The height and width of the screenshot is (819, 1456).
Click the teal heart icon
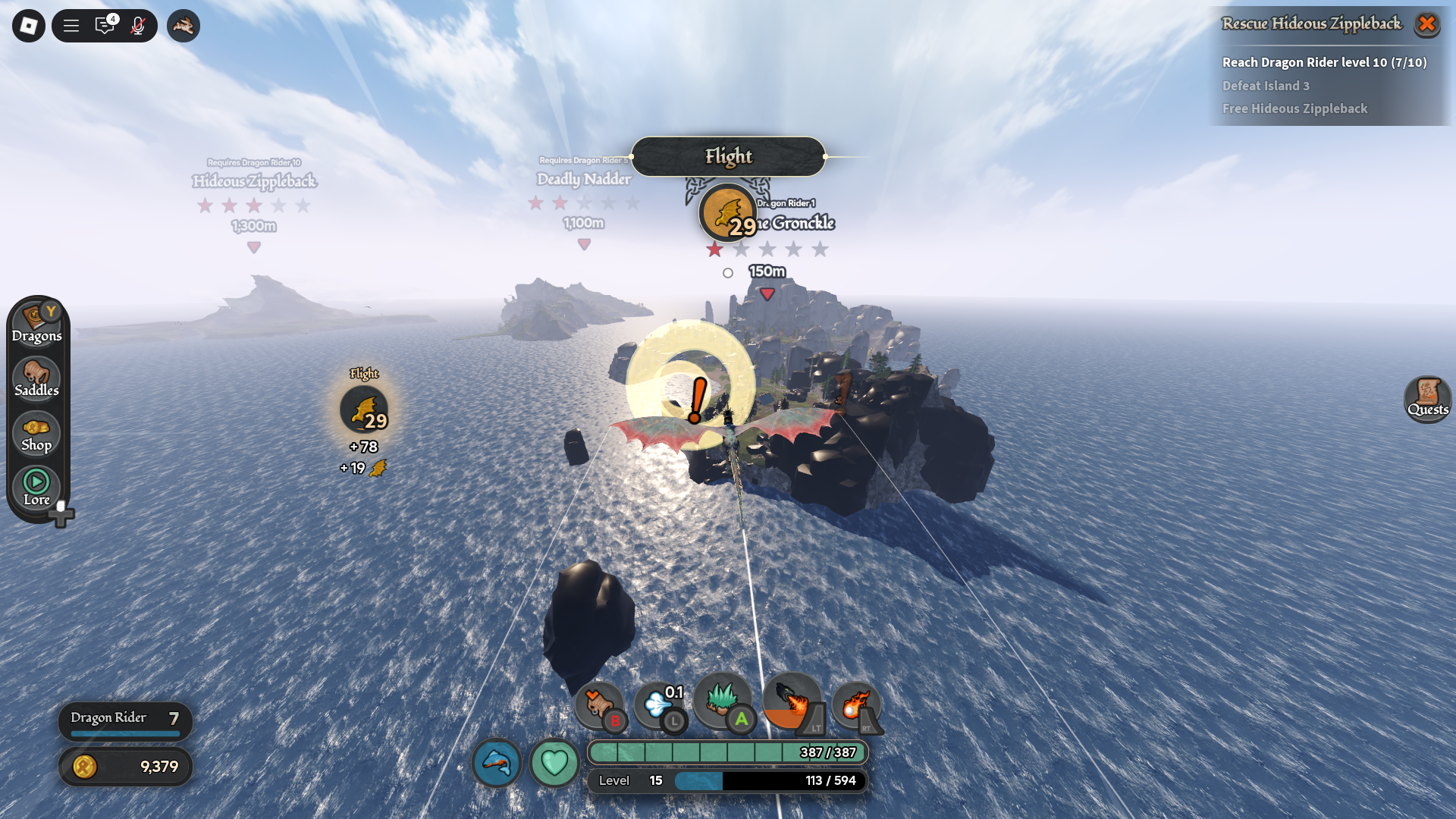pos(554,762)
